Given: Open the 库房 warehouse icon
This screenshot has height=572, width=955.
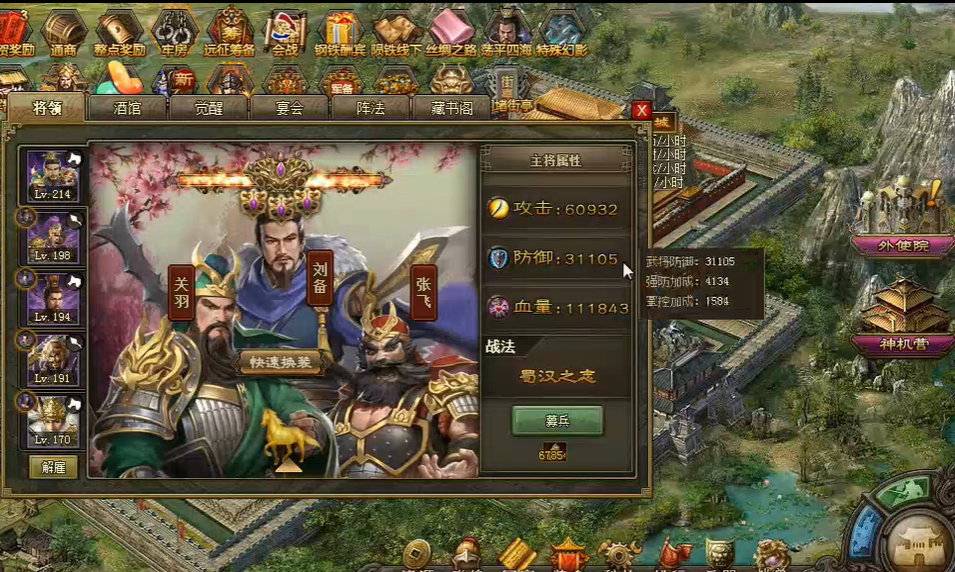Looking at the screenshot, I should pos(174,32).
